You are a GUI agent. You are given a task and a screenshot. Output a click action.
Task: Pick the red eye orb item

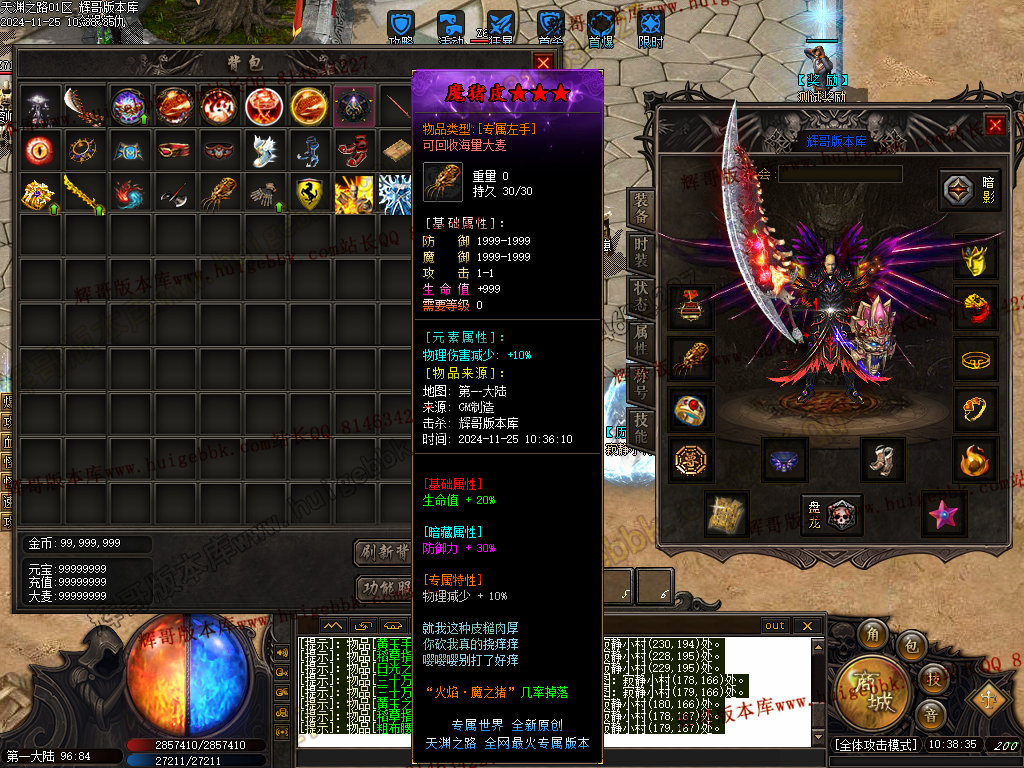click(x=40, y=150)
